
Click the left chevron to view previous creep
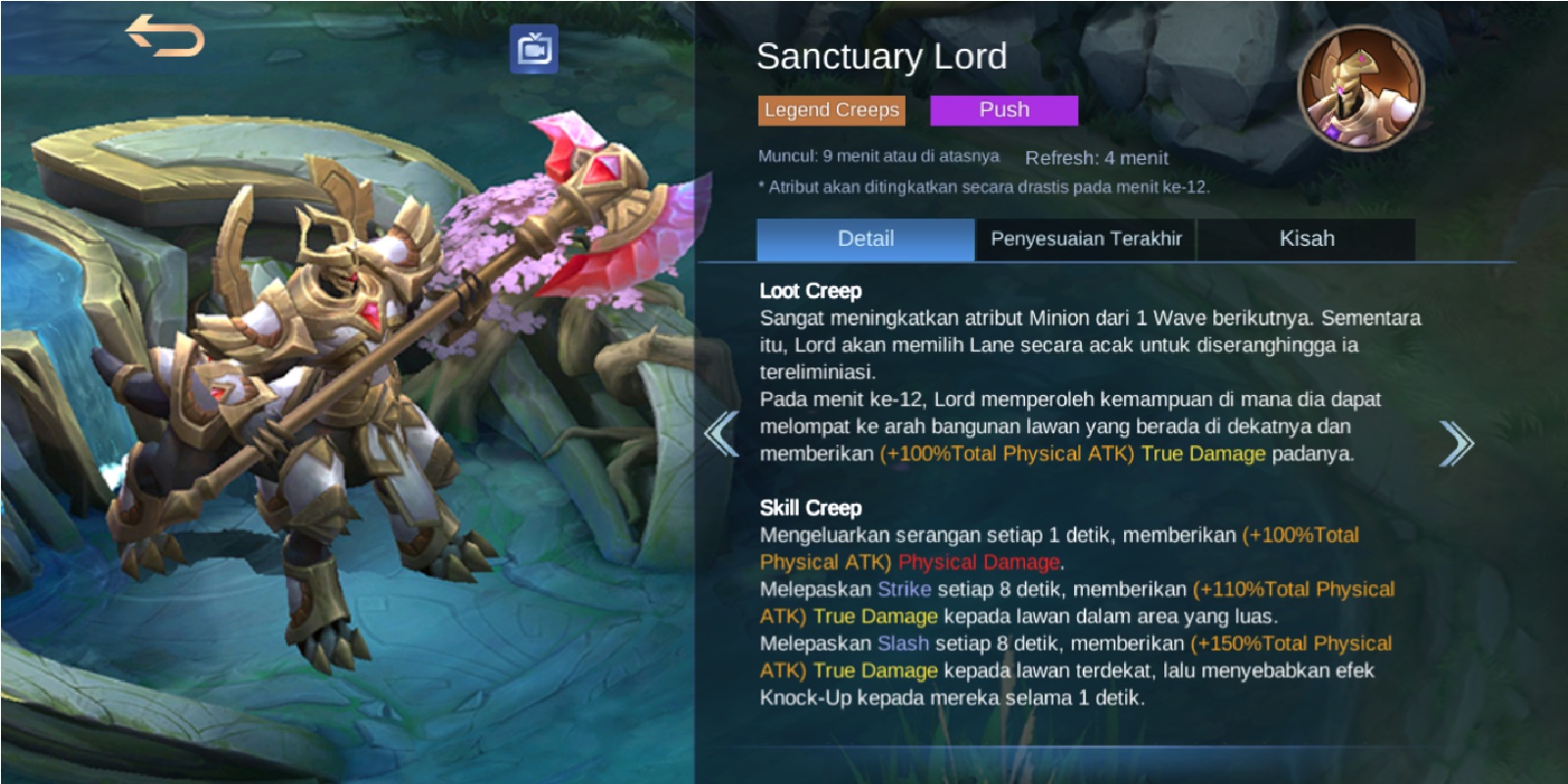pyautogui.click(x=722, y=432)
